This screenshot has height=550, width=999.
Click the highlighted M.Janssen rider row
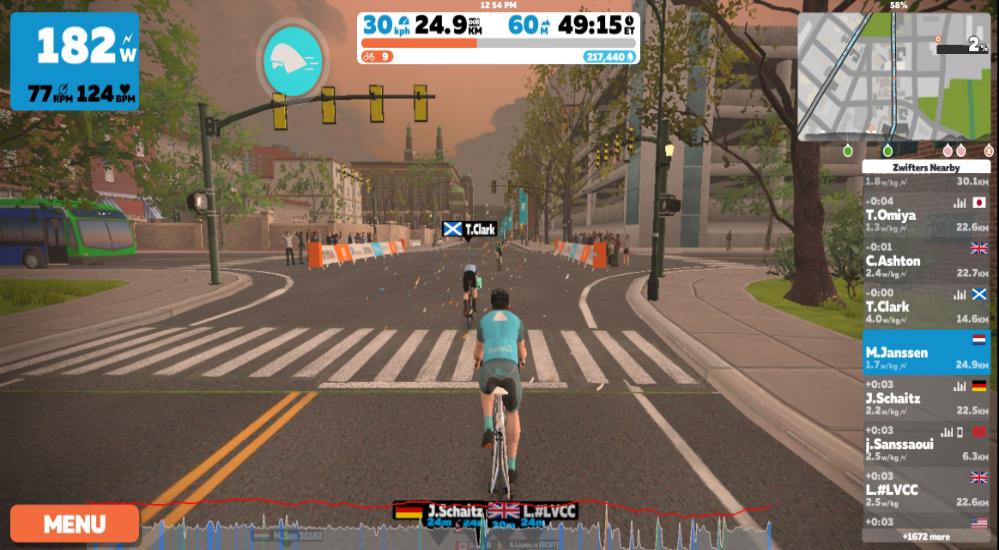926,352
